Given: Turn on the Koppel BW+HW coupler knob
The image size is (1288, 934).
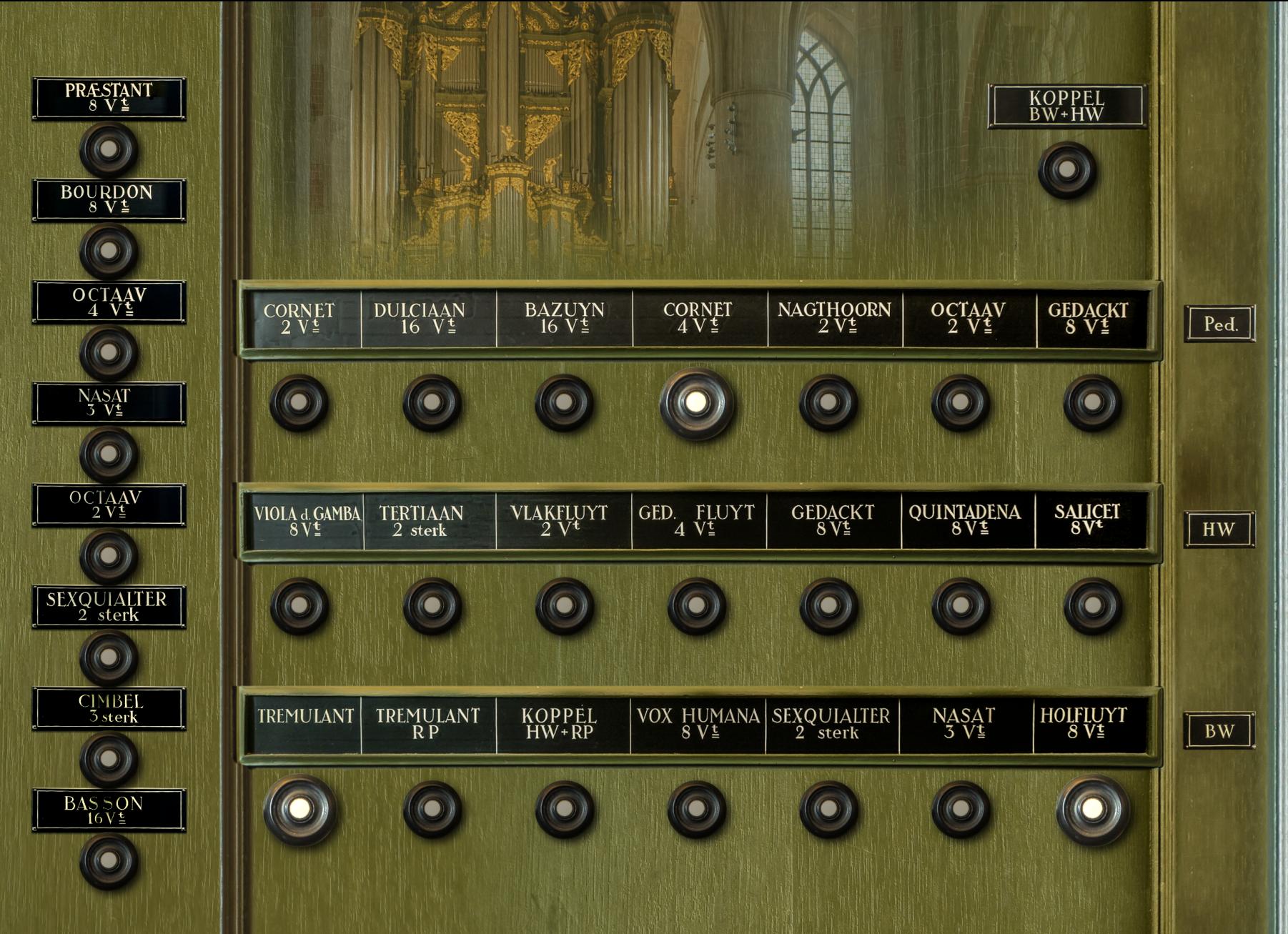Looking at the screenshot, I should coord(1066,170).
